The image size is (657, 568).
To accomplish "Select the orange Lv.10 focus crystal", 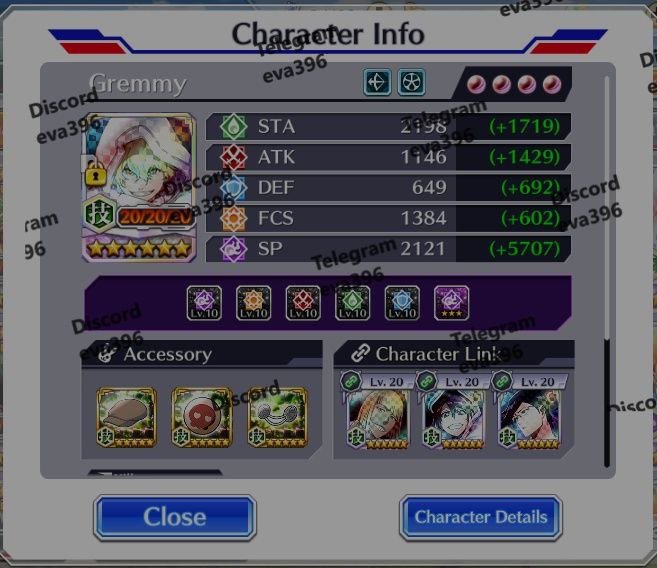I will point(254,303).
